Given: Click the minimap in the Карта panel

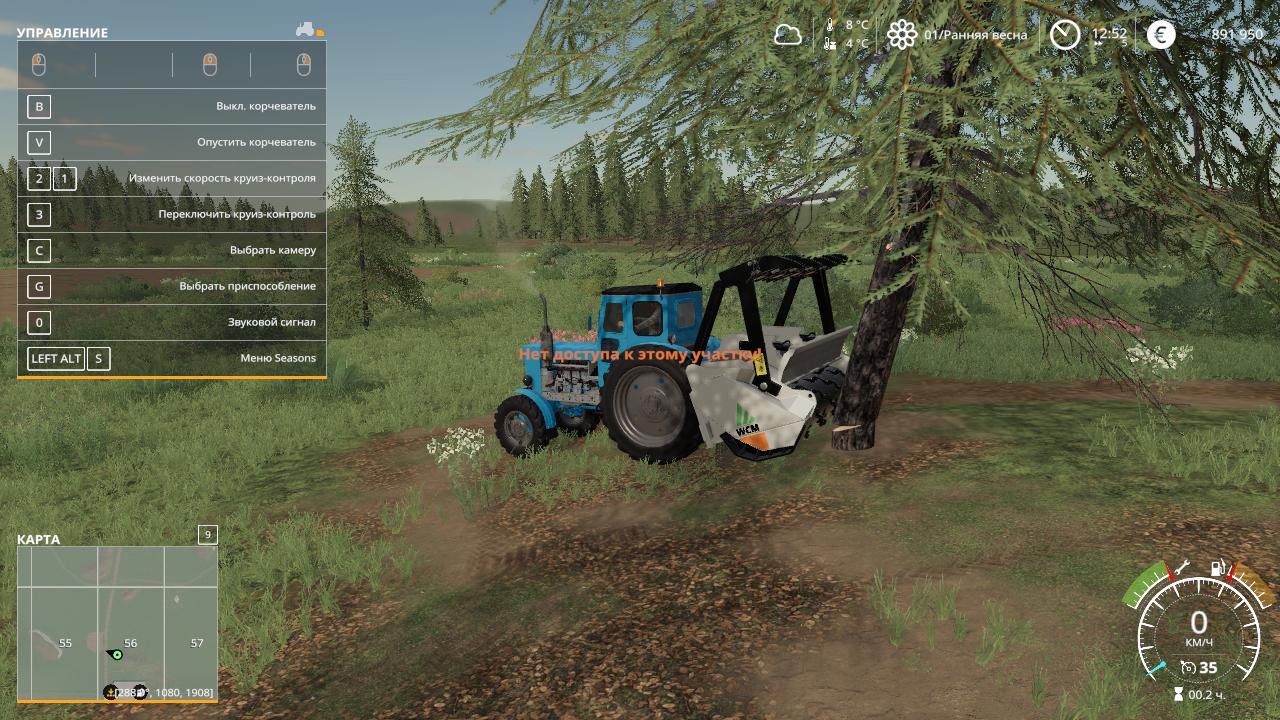Looking at the screenshot, I should click(x=117, y=622).
